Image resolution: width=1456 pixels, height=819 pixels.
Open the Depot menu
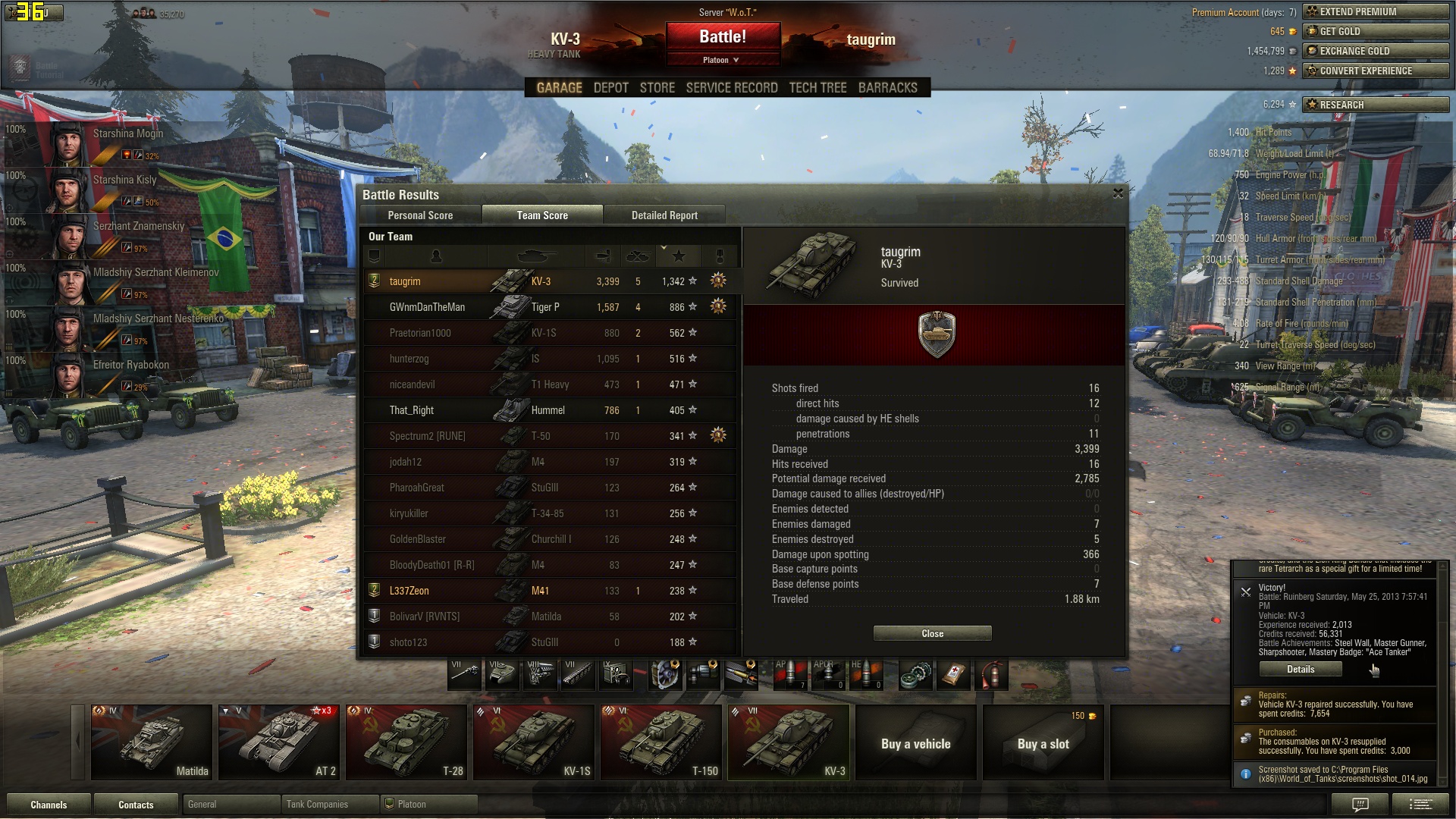click(x=610, y=88)
